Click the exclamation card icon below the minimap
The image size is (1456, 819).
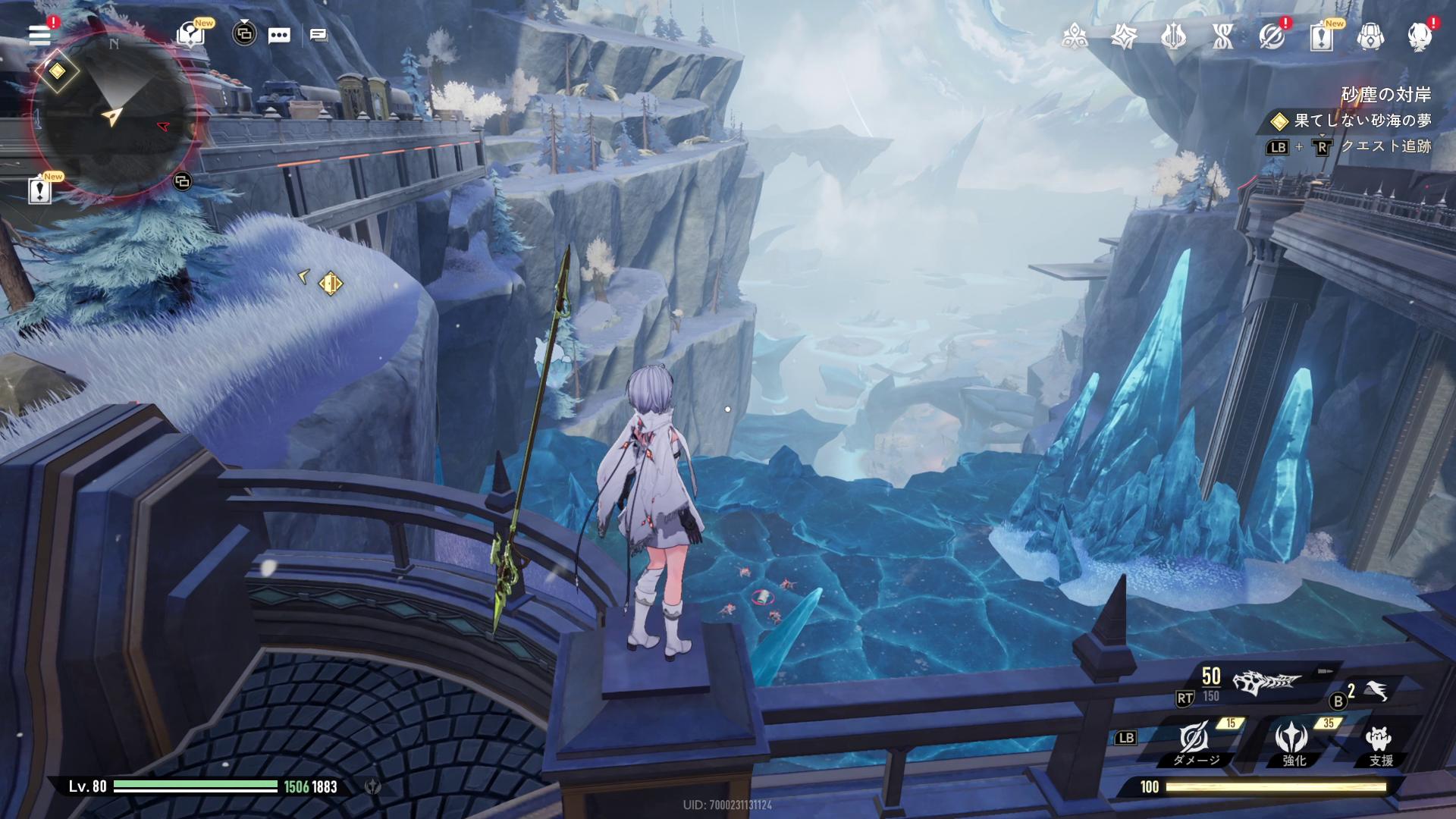[39, 190]
